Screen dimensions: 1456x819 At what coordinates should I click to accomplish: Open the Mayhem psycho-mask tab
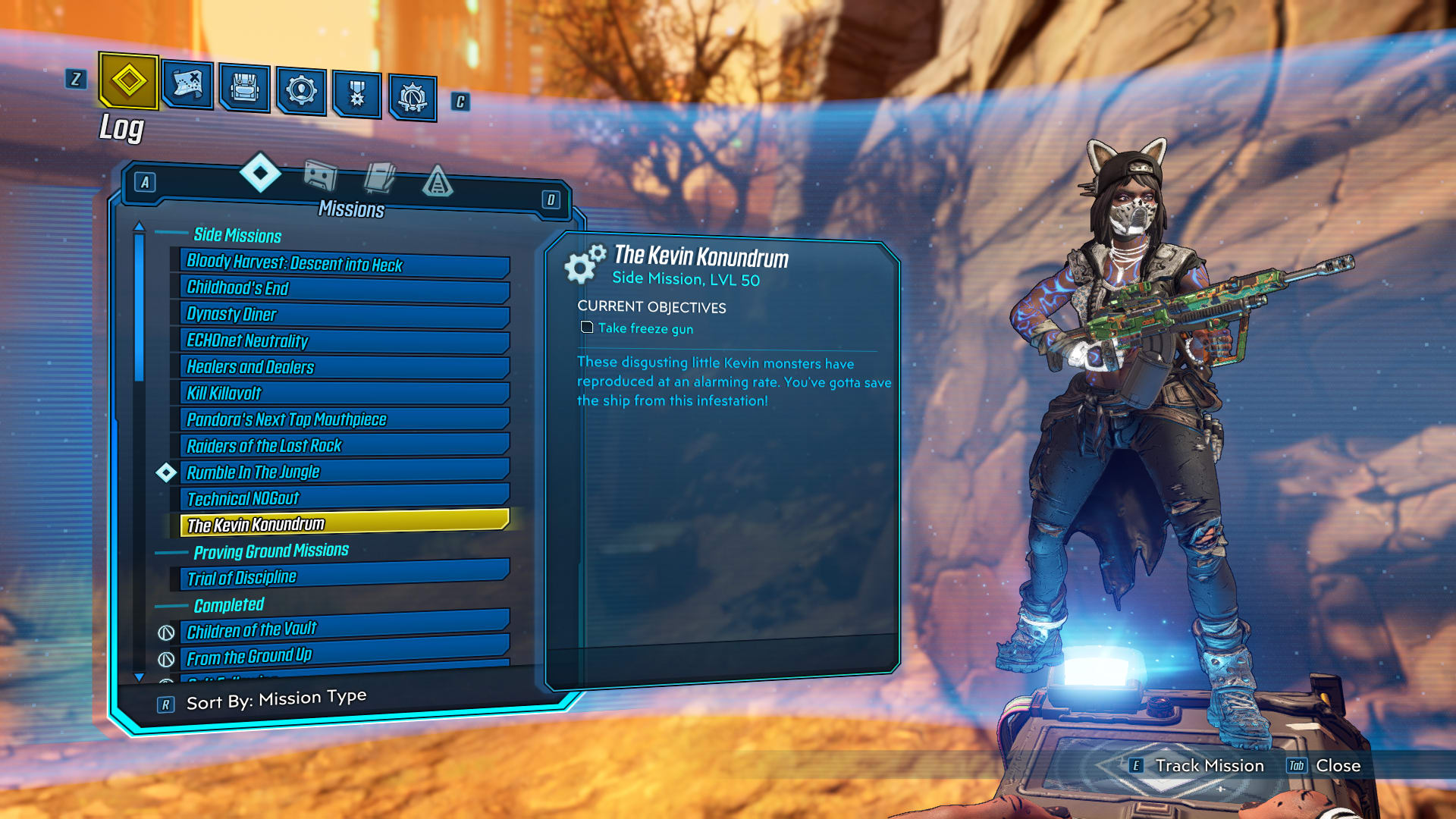click(413, 97)
